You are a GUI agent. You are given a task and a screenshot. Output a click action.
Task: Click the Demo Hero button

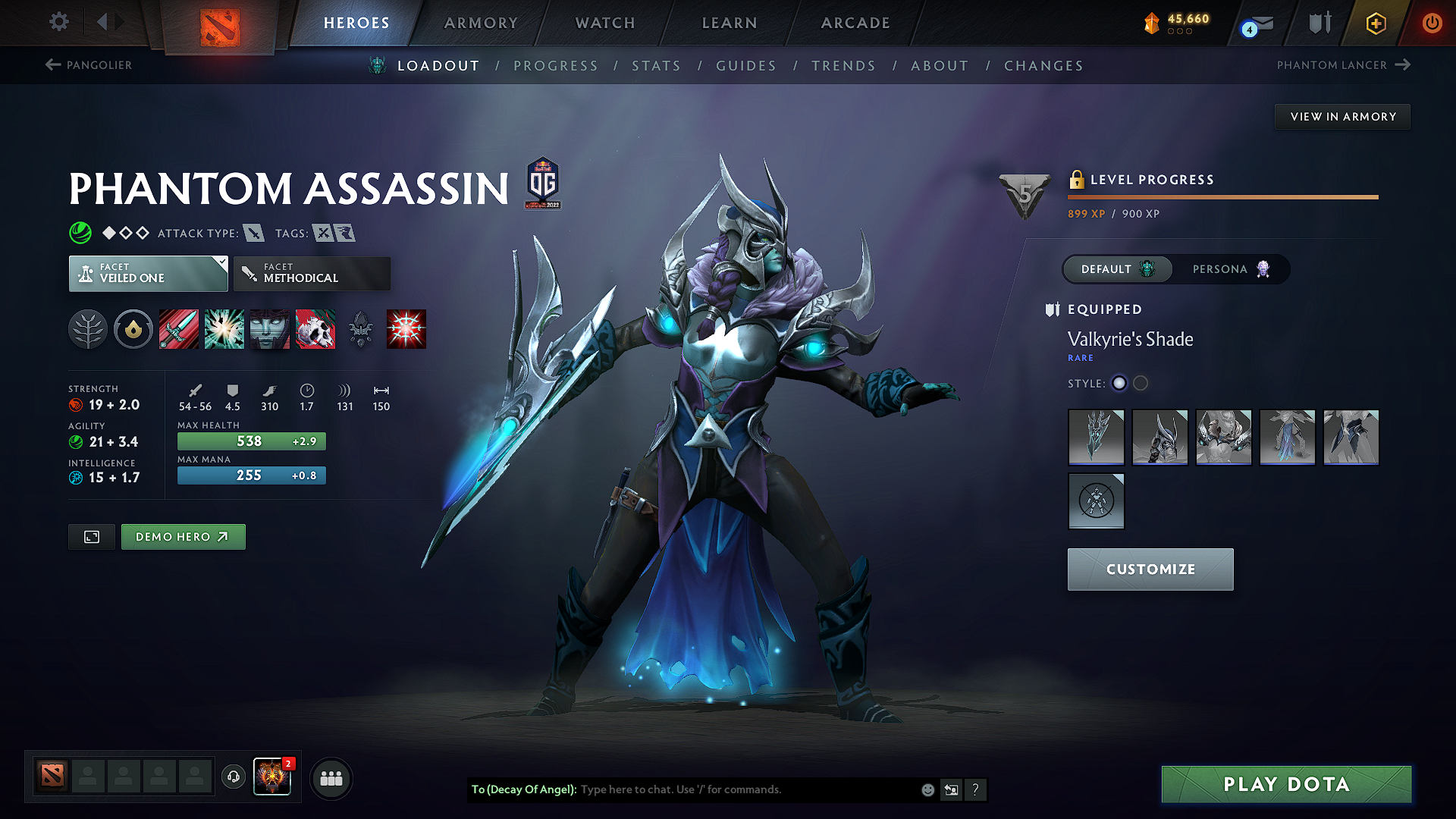[x=183, y=536]
